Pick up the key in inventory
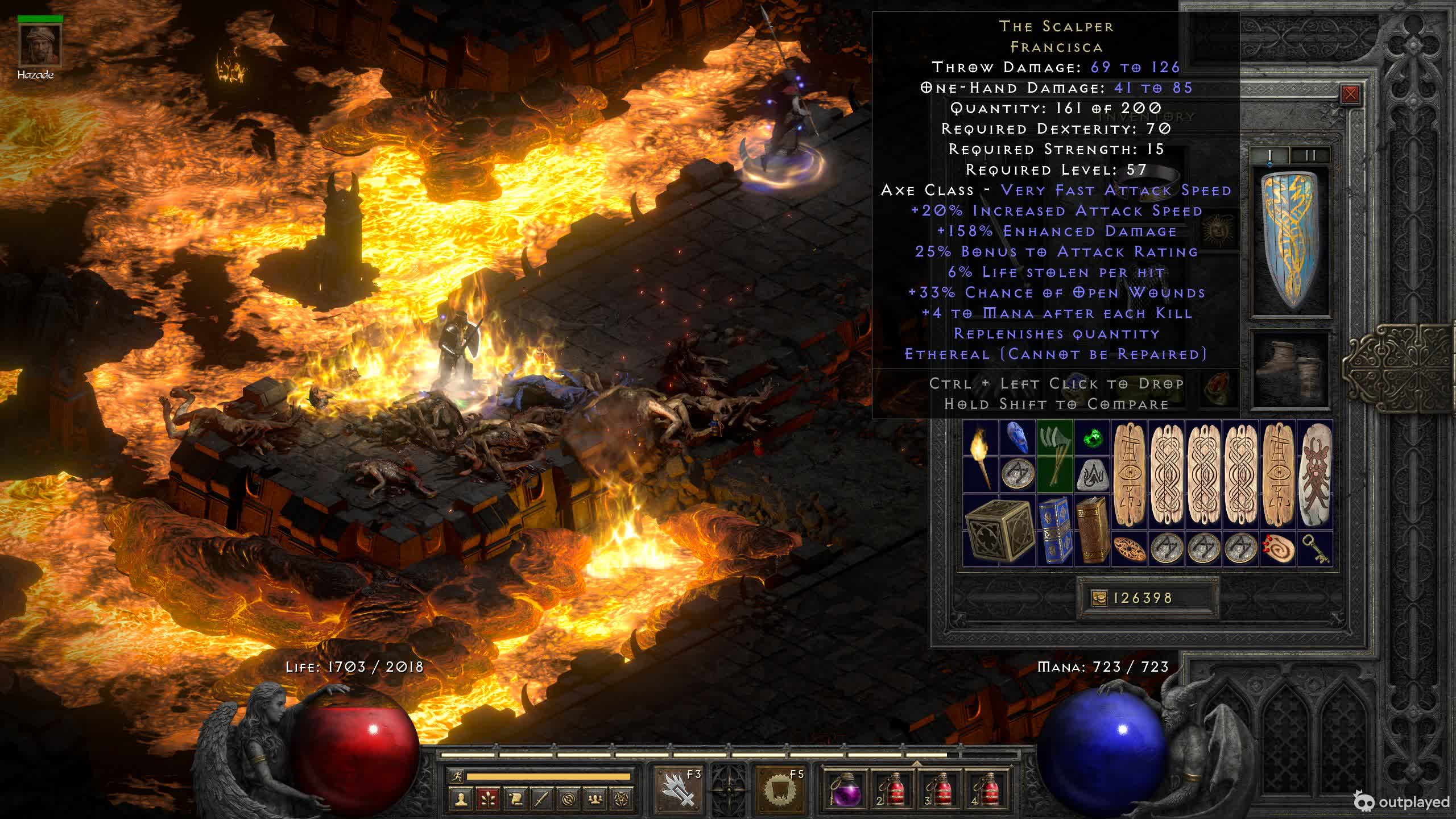 [x=1316, y=549]
